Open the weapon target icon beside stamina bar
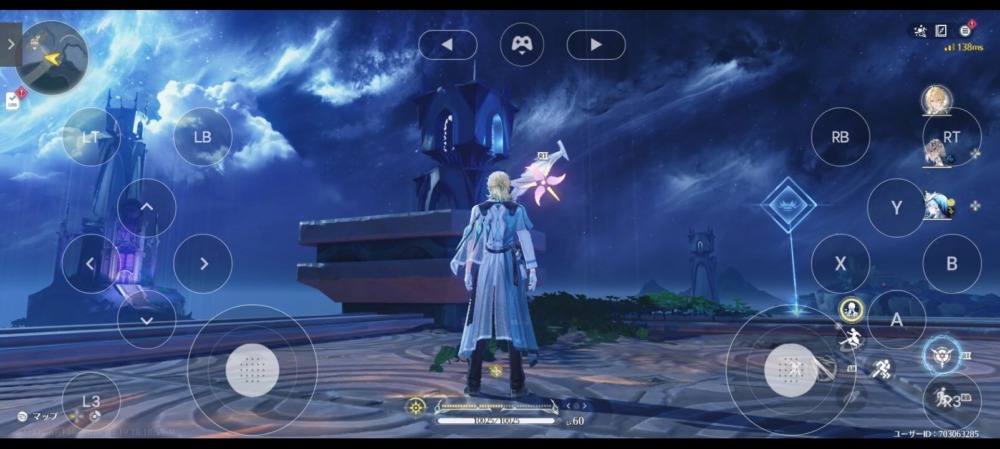This screenshot has height=449, width=1000. (416, 406)
